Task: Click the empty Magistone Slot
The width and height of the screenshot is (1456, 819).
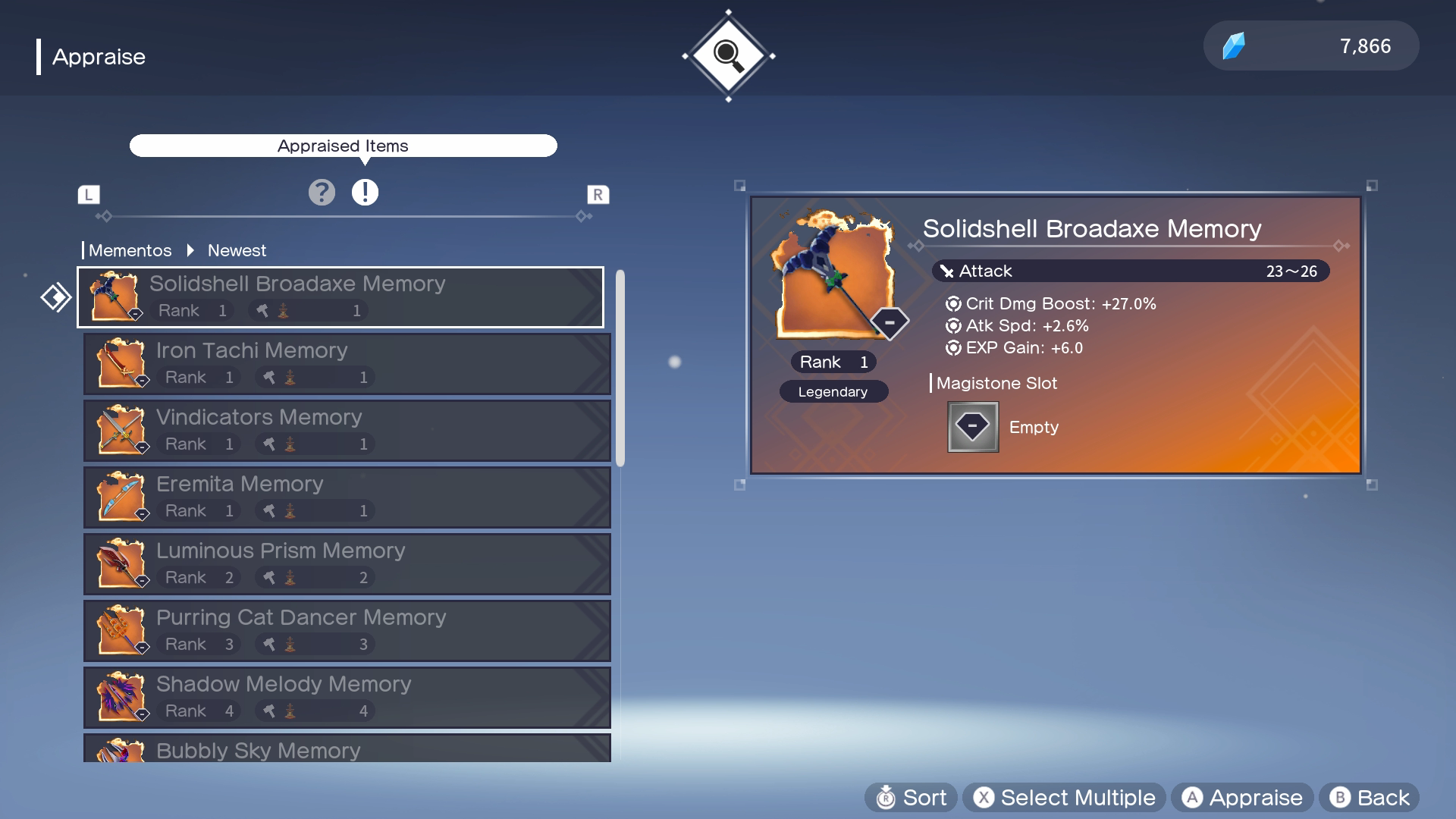Action: pos(973,427)
